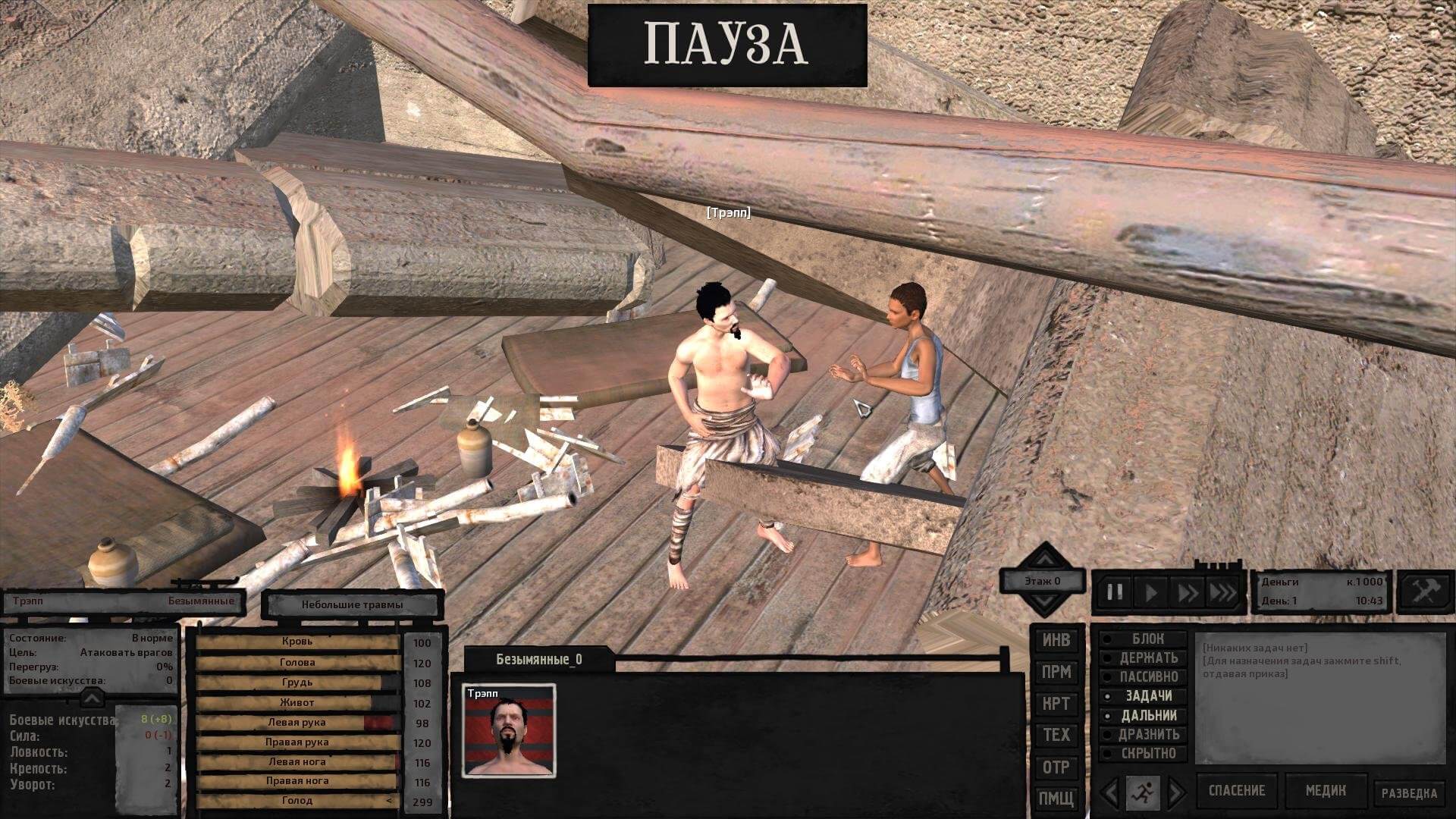This screenshot has height=819, width=1456.
Task: Toggle the ПАССИВНО passive mode
Action: pyautogui.click(x=1148, y=676)
